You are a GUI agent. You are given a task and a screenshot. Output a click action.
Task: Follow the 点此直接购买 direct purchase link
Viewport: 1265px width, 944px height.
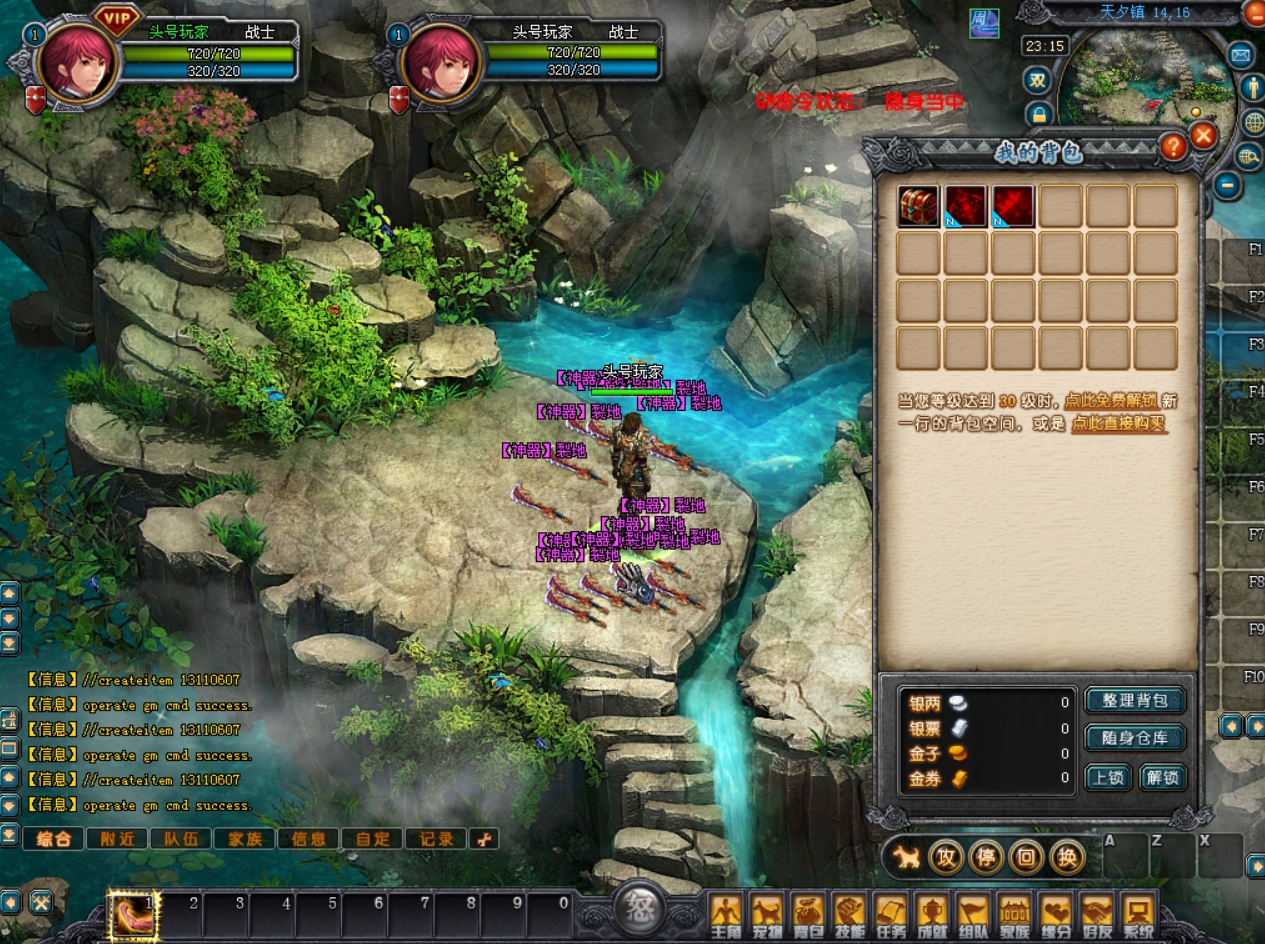1118,424
